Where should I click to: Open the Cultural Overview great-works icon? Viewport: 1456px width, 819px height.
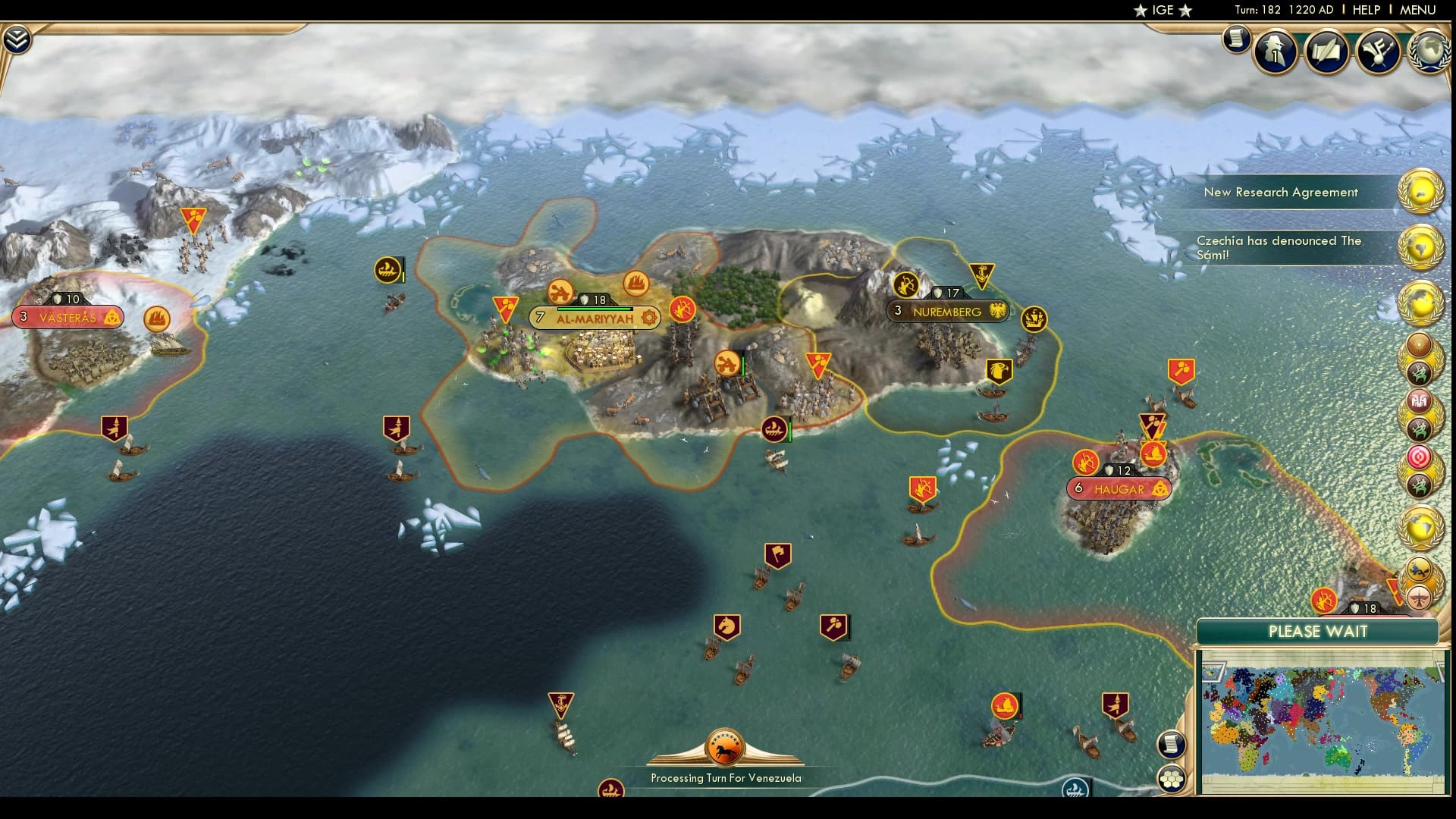[x=1378, y=52]
